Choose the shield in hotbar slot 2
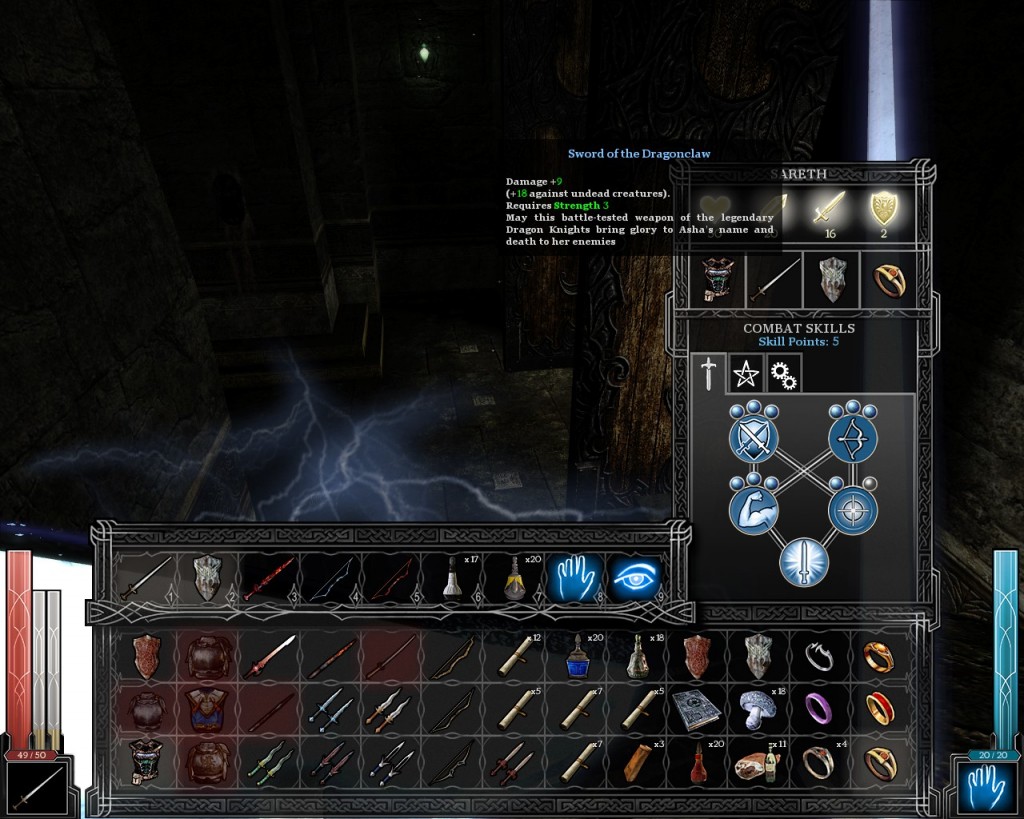The height and width of the screenshot is (819, 1024). 207,578
